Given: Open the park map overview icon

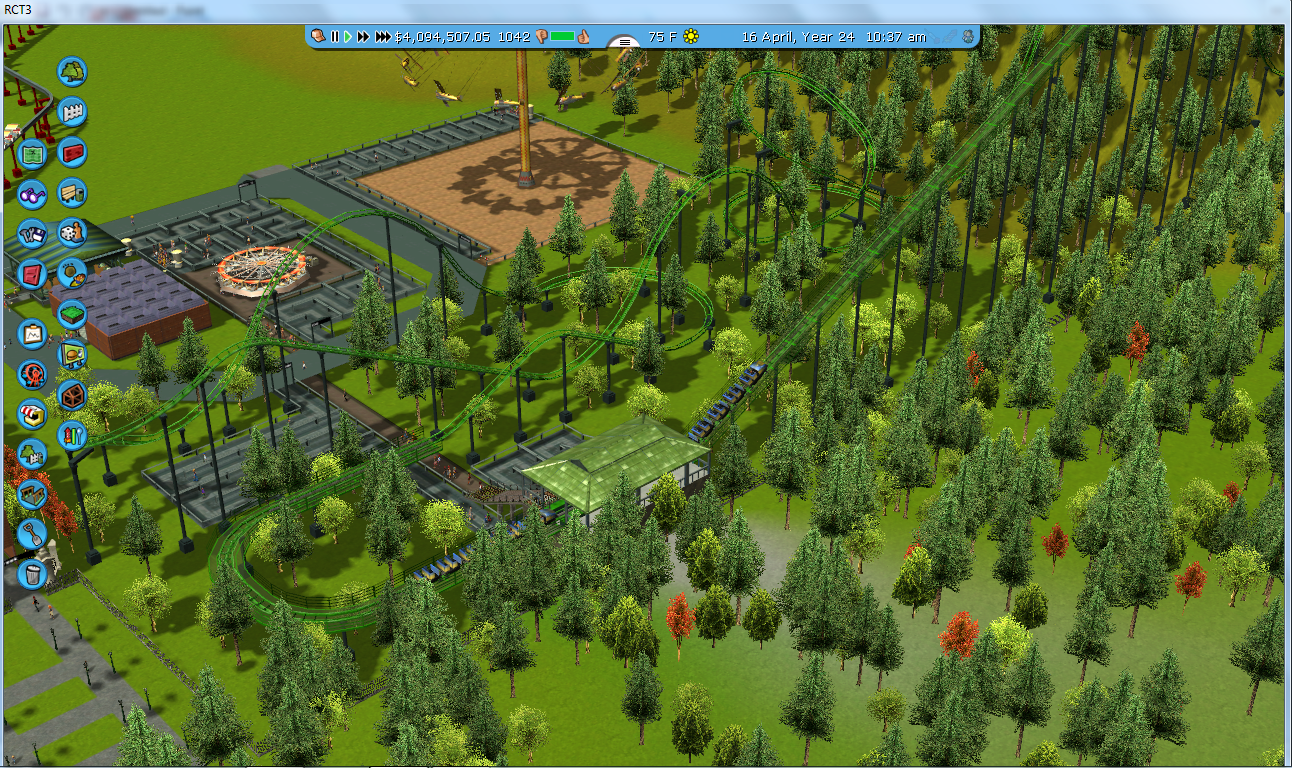Looking at the screenshot, I should (x=32, y=154).
